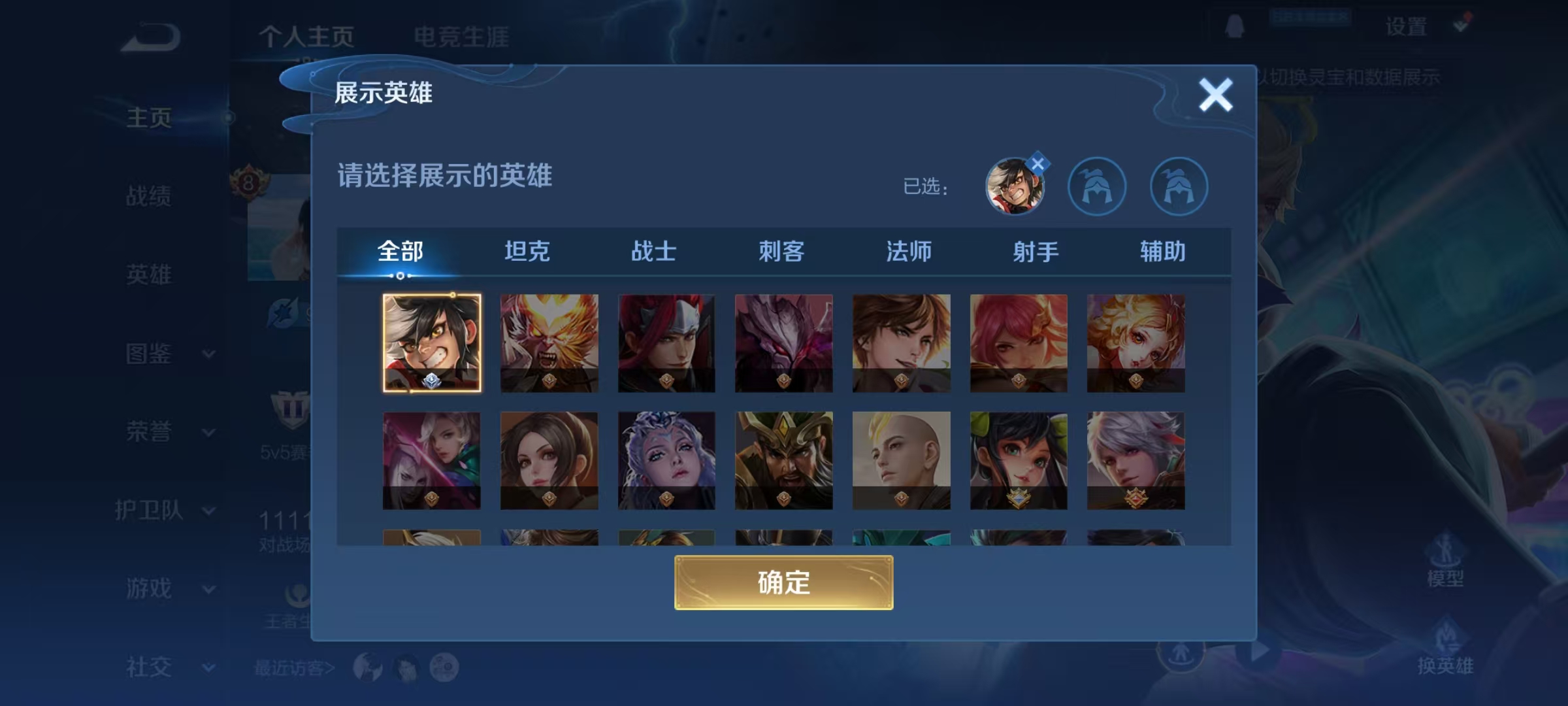The height and width of the screenshot is (706, 1568).
Task: Switch to the 电竞生涯 tab
Action: click(x=461, y=36)
